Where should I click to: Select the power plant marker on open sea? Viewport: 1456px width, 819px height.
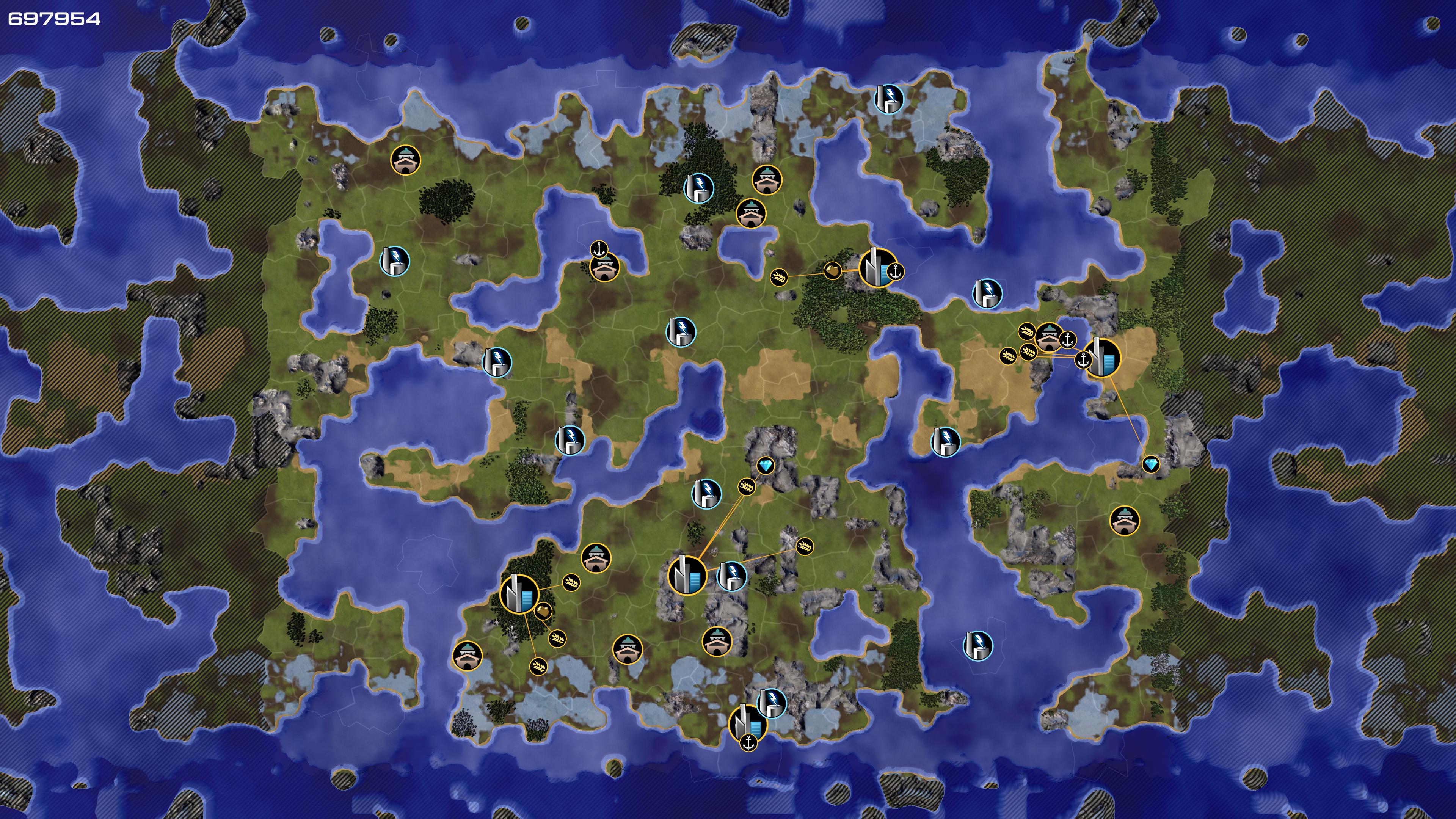(x=977, y=645)
